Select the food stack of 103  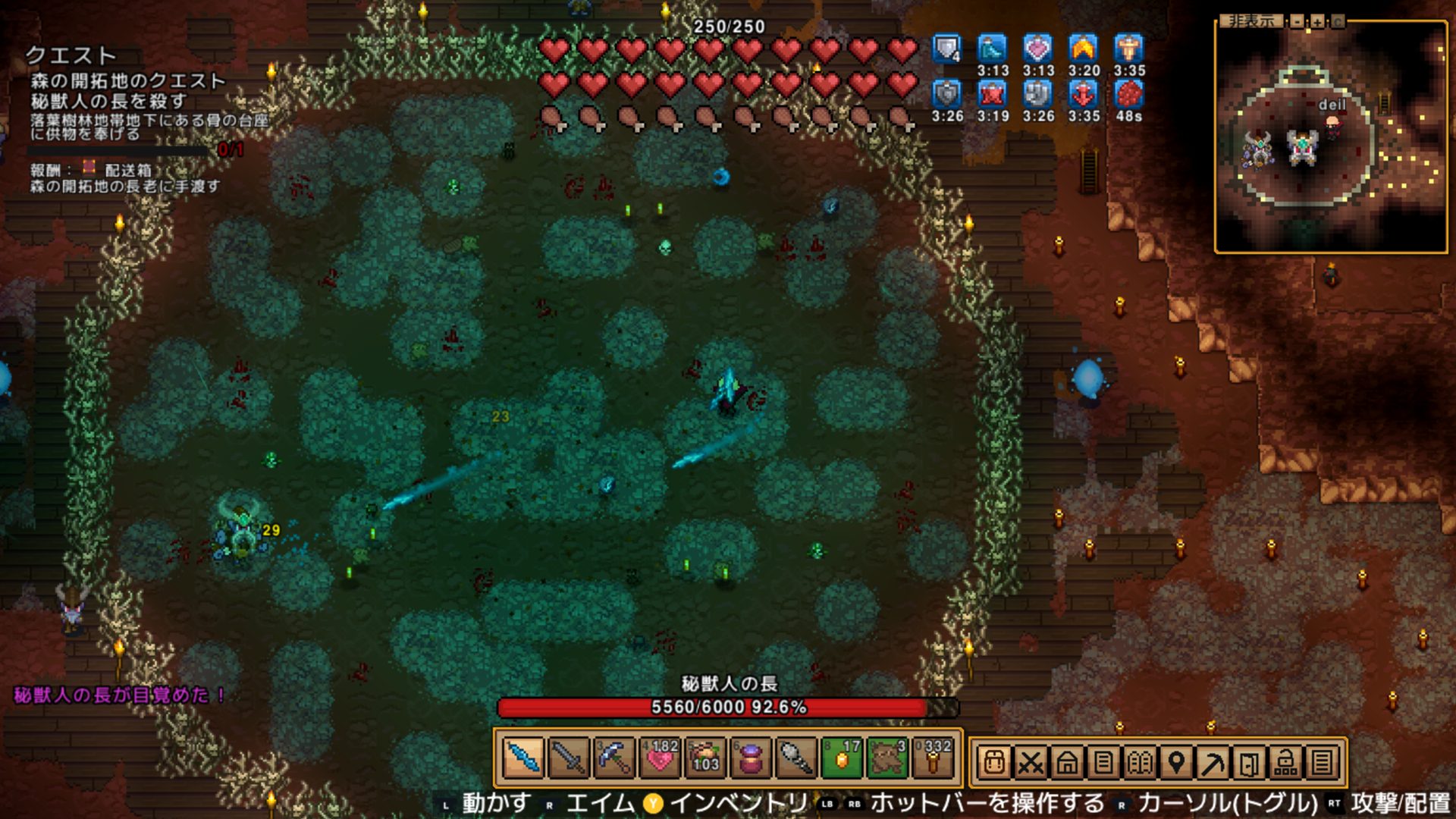click(705, 758)
